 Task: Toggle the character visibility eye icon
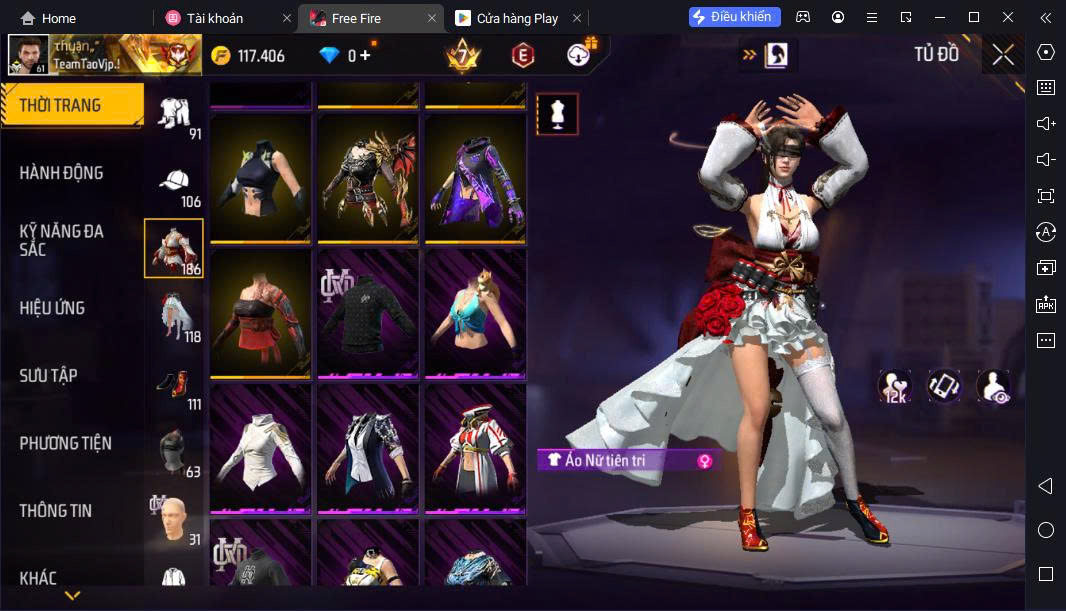[x=993, y=386]
